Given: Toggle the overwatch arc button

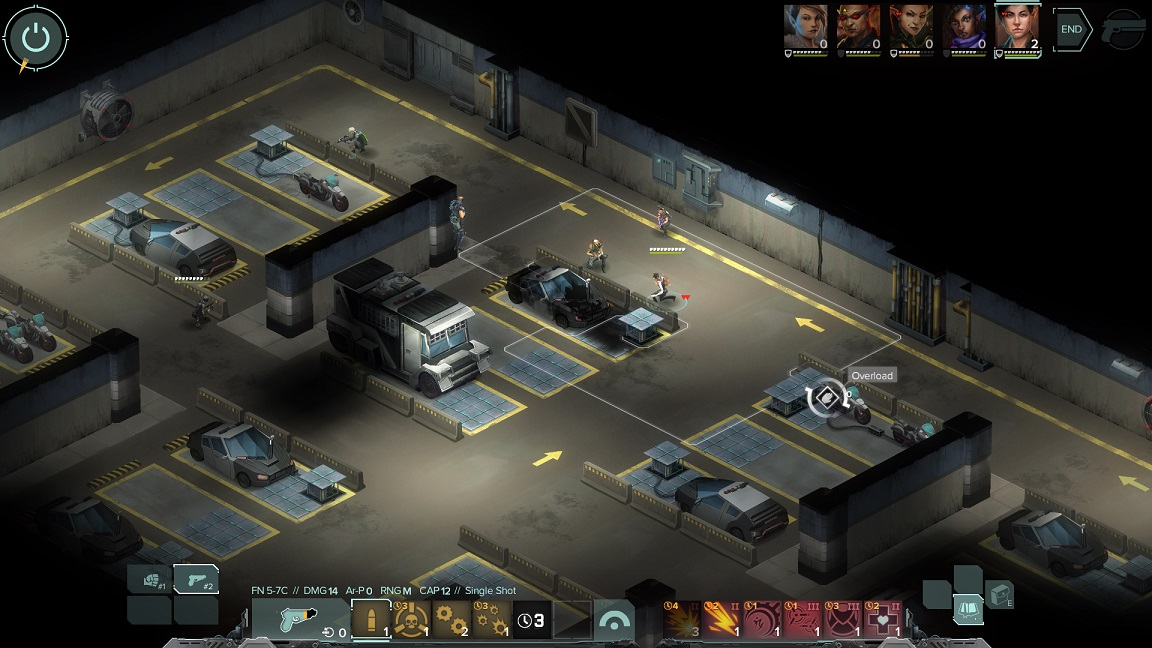Looking at the screenshot, I should pyautogui.click(x=615, y=620).
